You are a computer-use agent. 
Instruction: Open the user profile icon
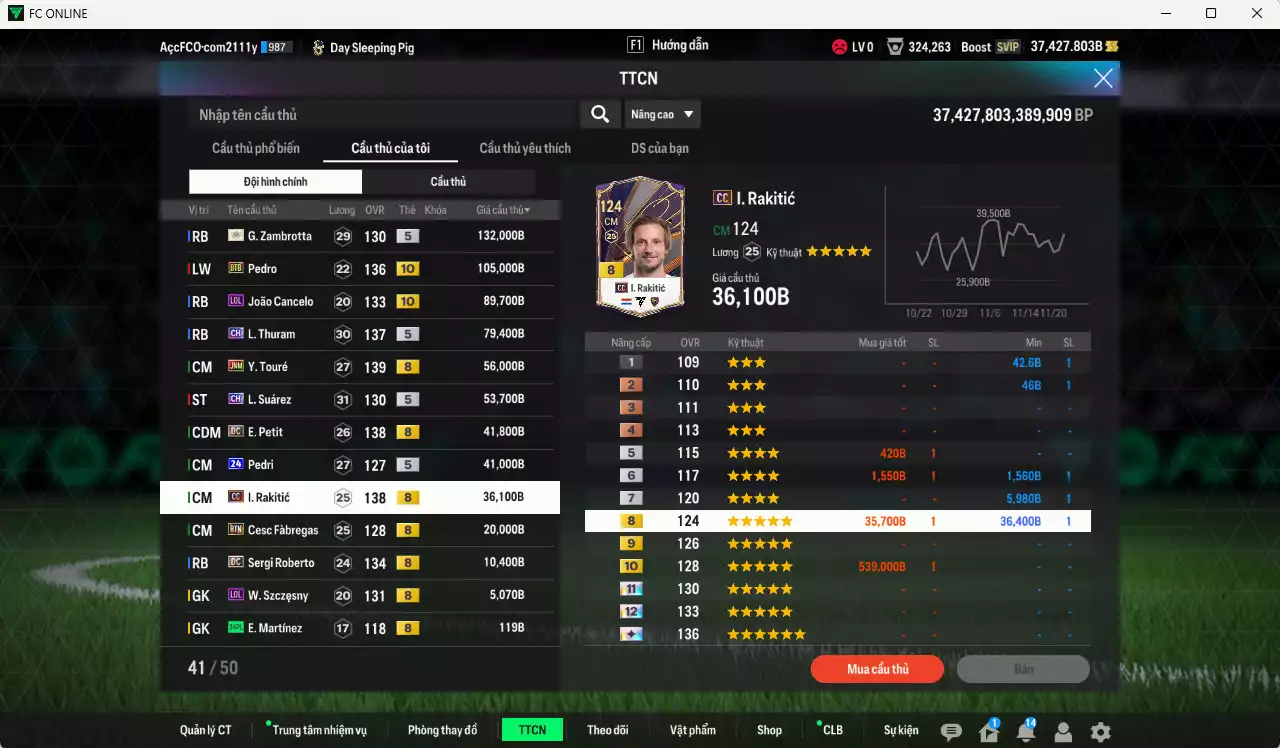[x=1063, y=732]
